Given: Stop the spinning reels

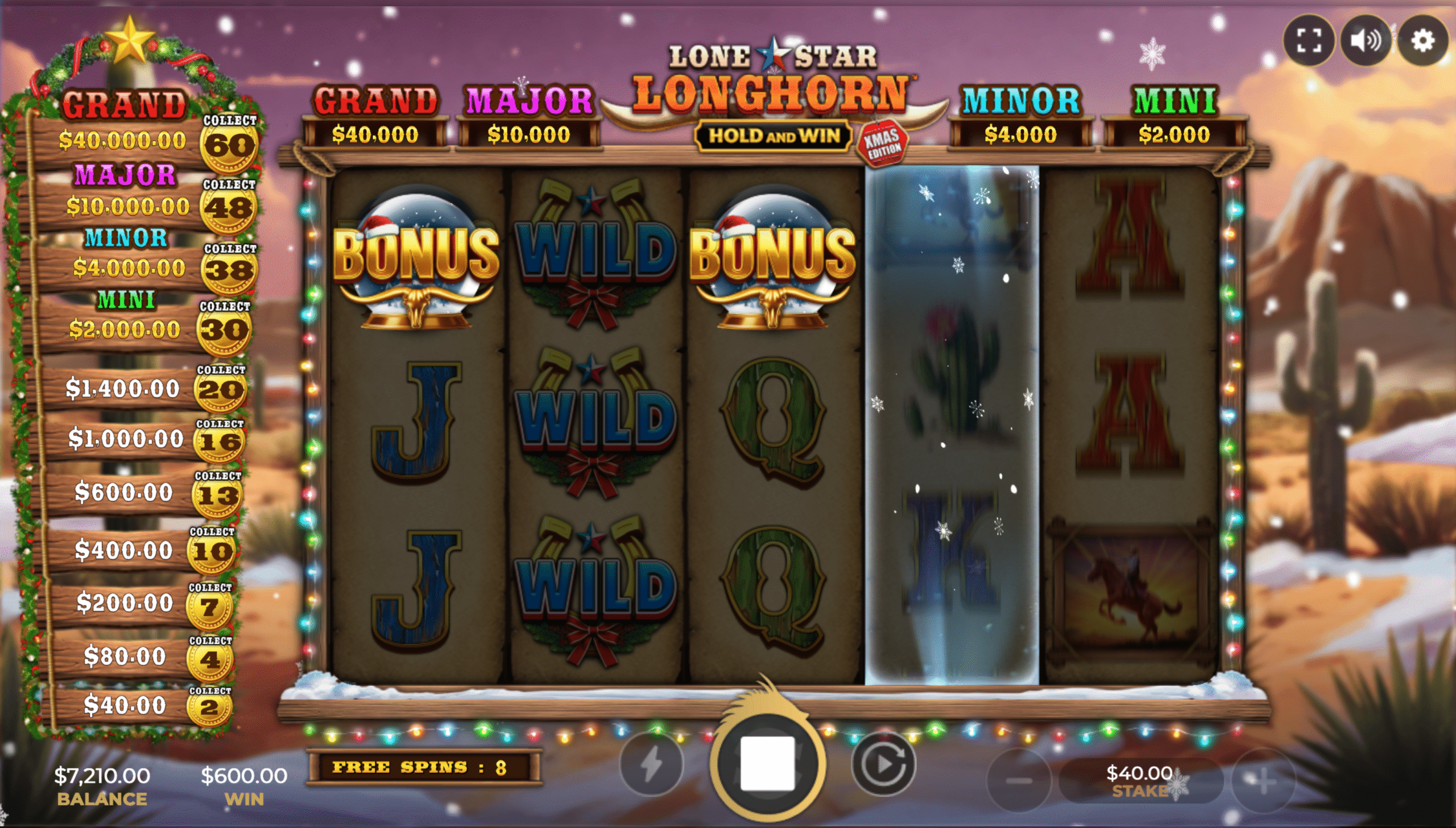Looking at the screenshot, I should click(x=767, y=763).
